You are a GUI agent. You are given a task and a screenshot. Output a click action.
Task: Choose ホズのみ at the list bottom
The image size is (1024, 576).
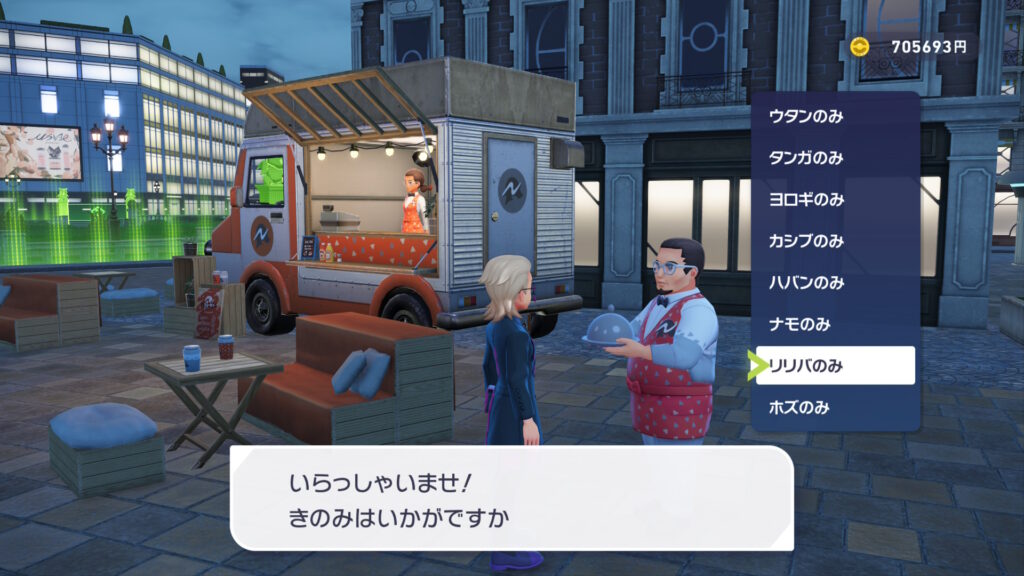[835, 407]
